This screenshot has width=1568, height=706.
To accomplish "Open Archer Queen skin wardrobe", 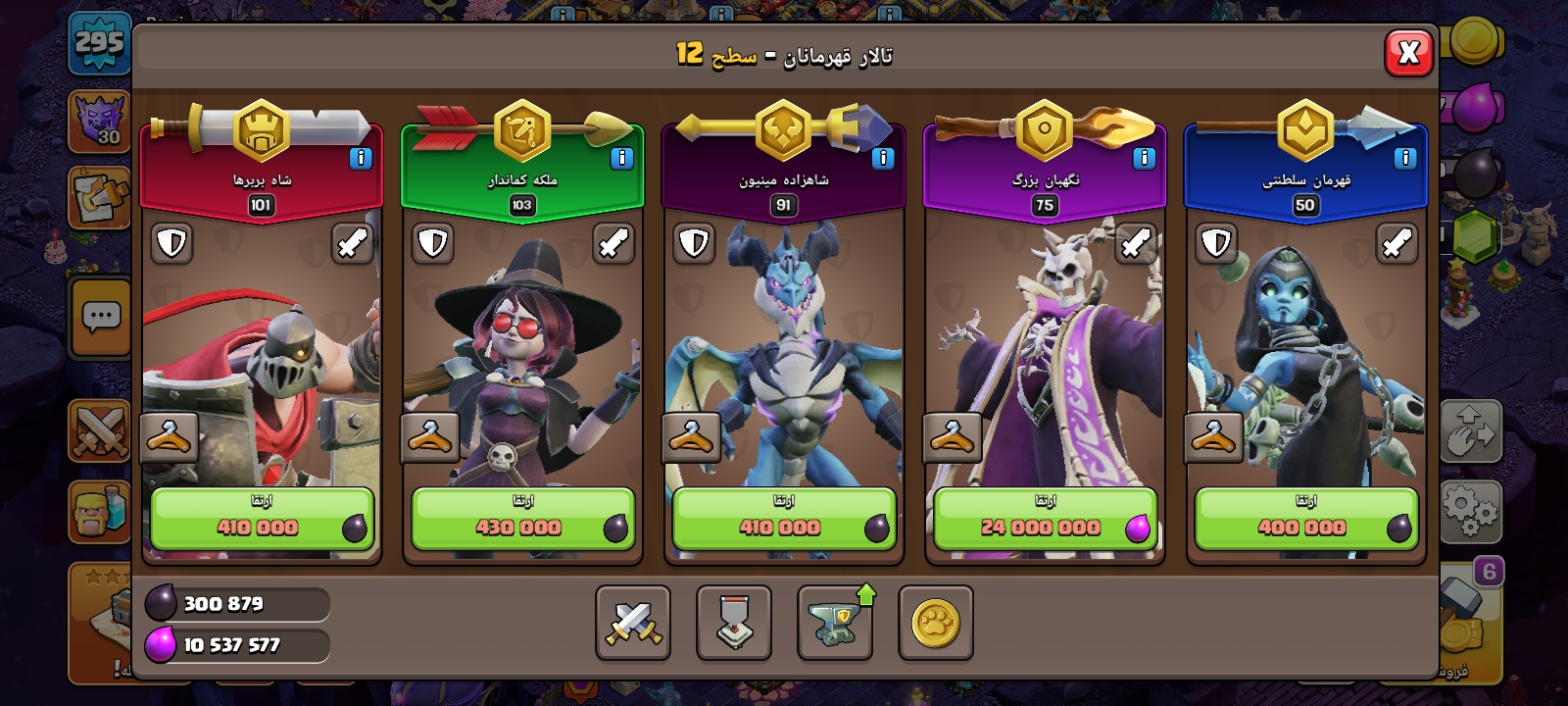I will (x=429, y=437).
